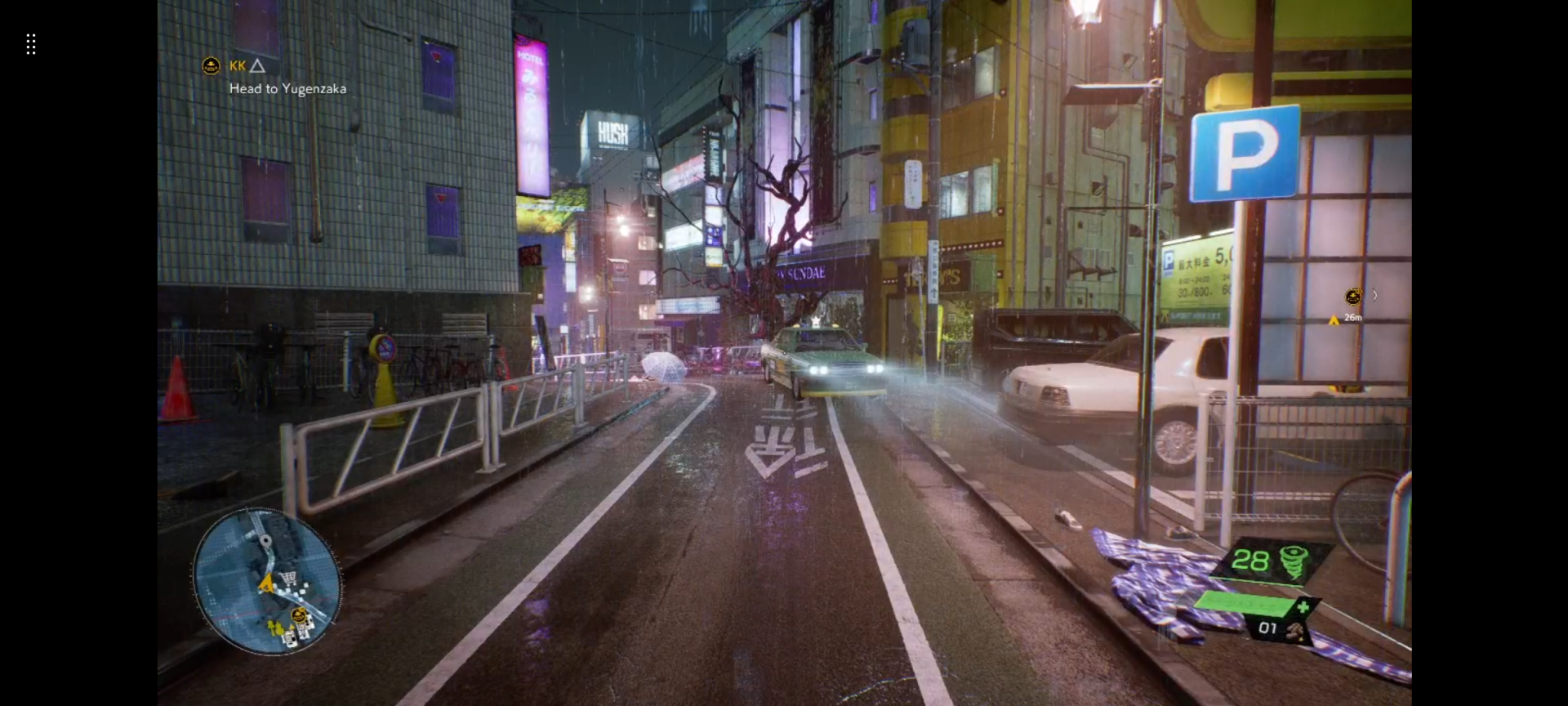Screen dimensions: 1568x706
Task: Open the circular minimap
Action: 267,581
